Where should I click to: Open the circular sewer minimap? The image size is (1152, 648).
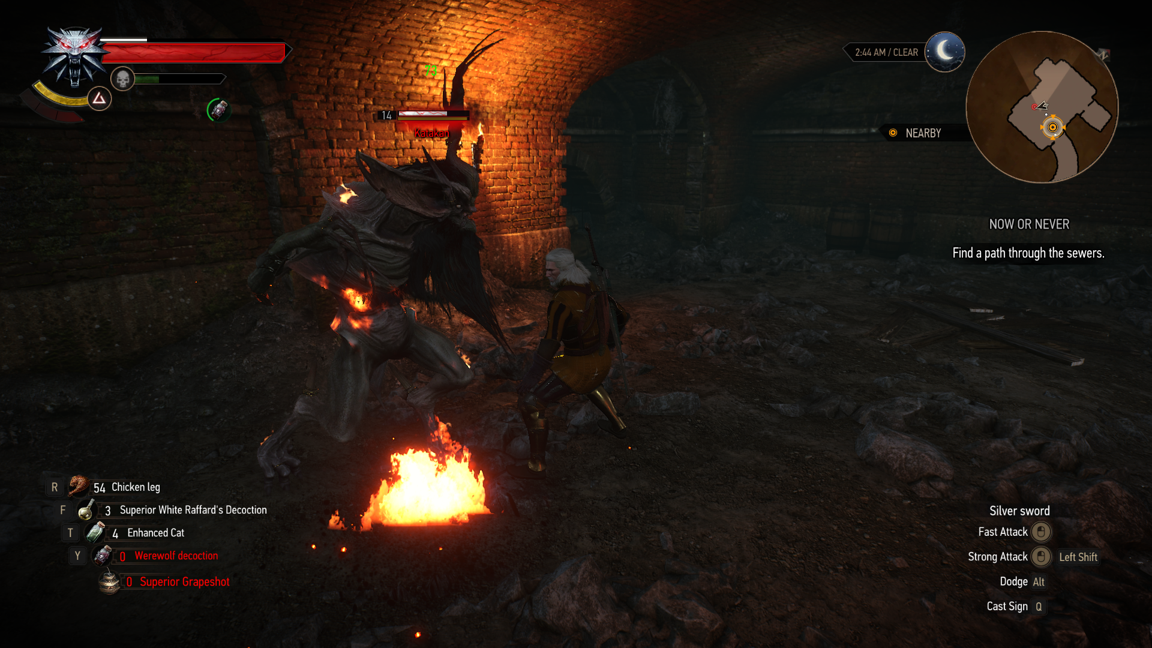tap(1041, 107)
